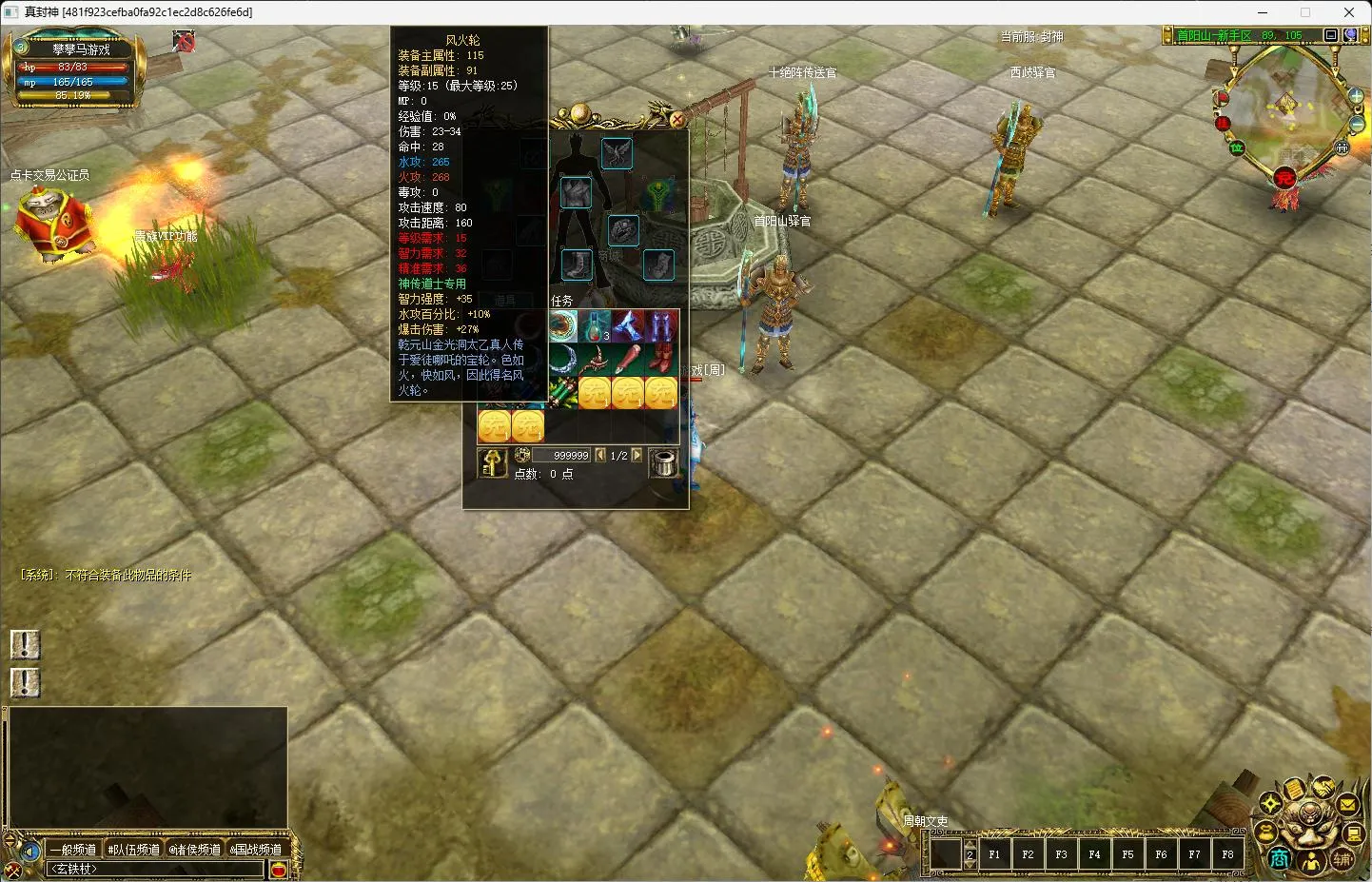Close the character equipment panel
Screen dimensions: 1372x882
coord(676,120)
